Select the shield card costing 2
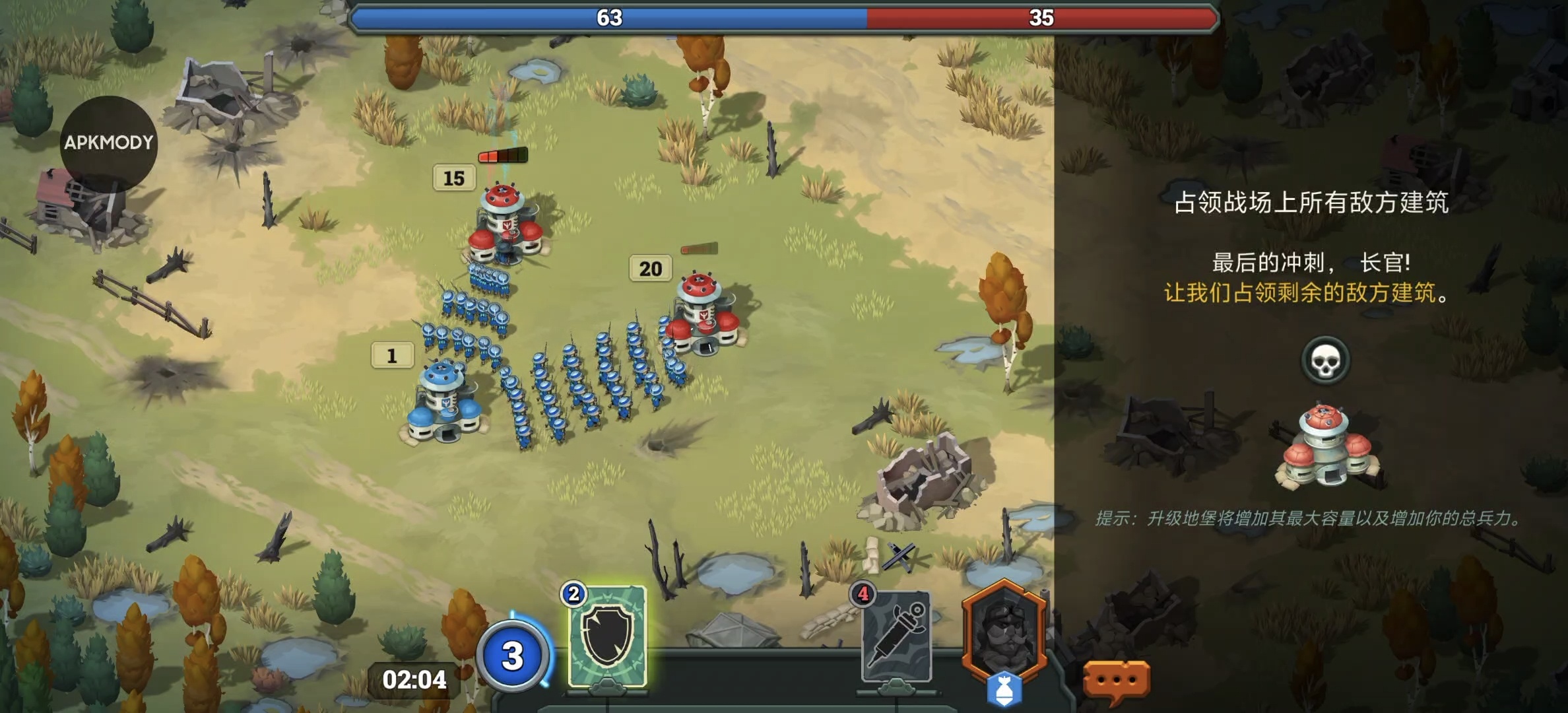The width and height of the screenshot is (1568, 713). click(x=607, y=636)
